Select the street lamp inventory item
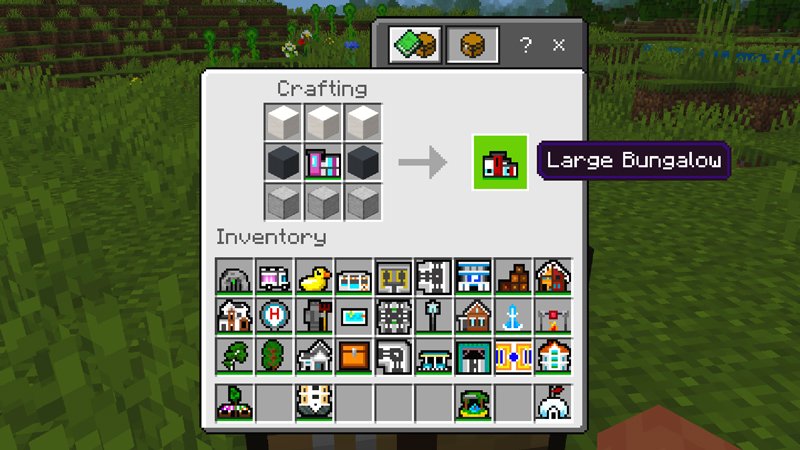Screen dimensions: 800x450 tap(433, 316)
